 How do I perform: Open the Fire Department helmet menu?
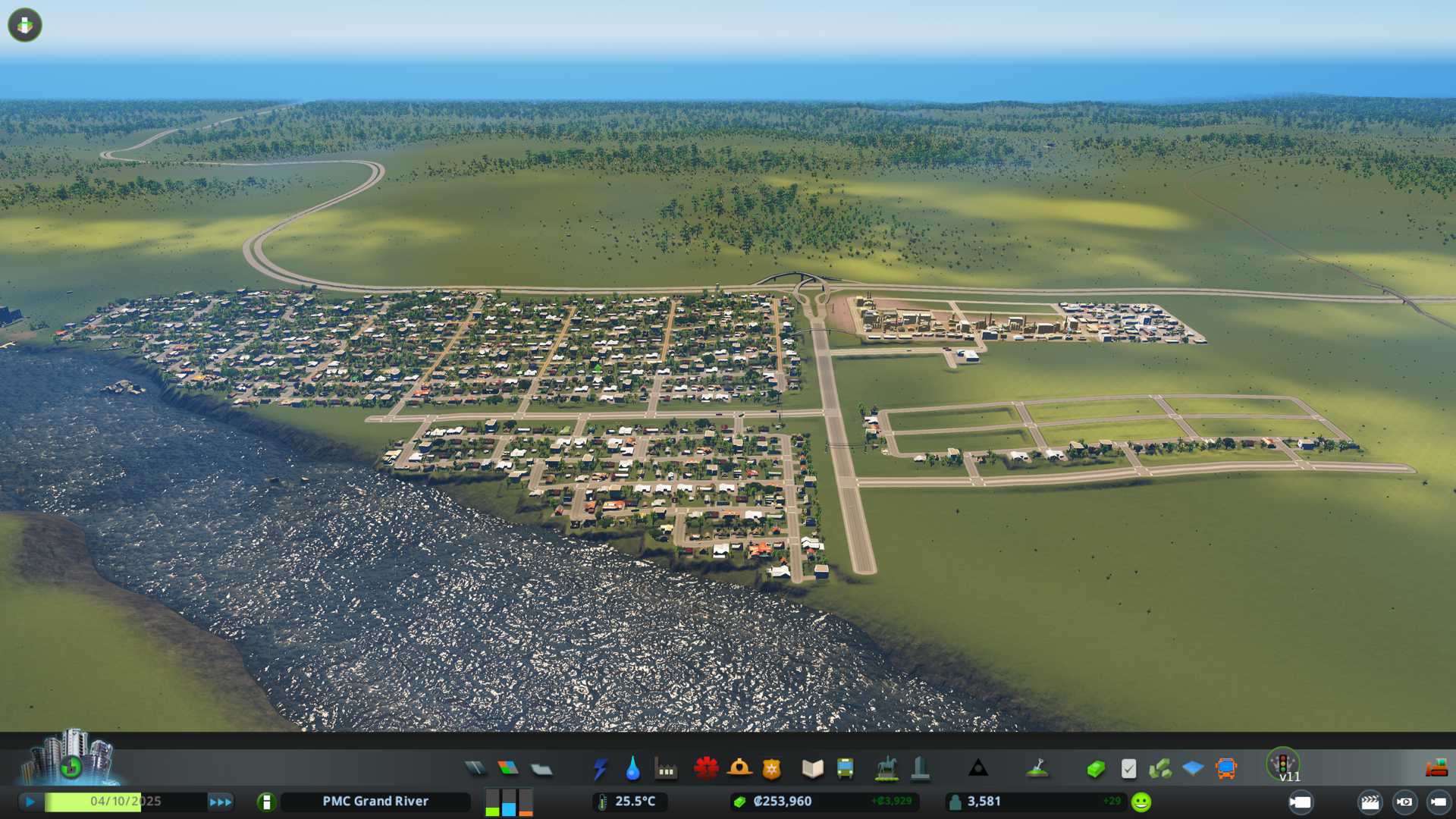[x=739, y=769]
